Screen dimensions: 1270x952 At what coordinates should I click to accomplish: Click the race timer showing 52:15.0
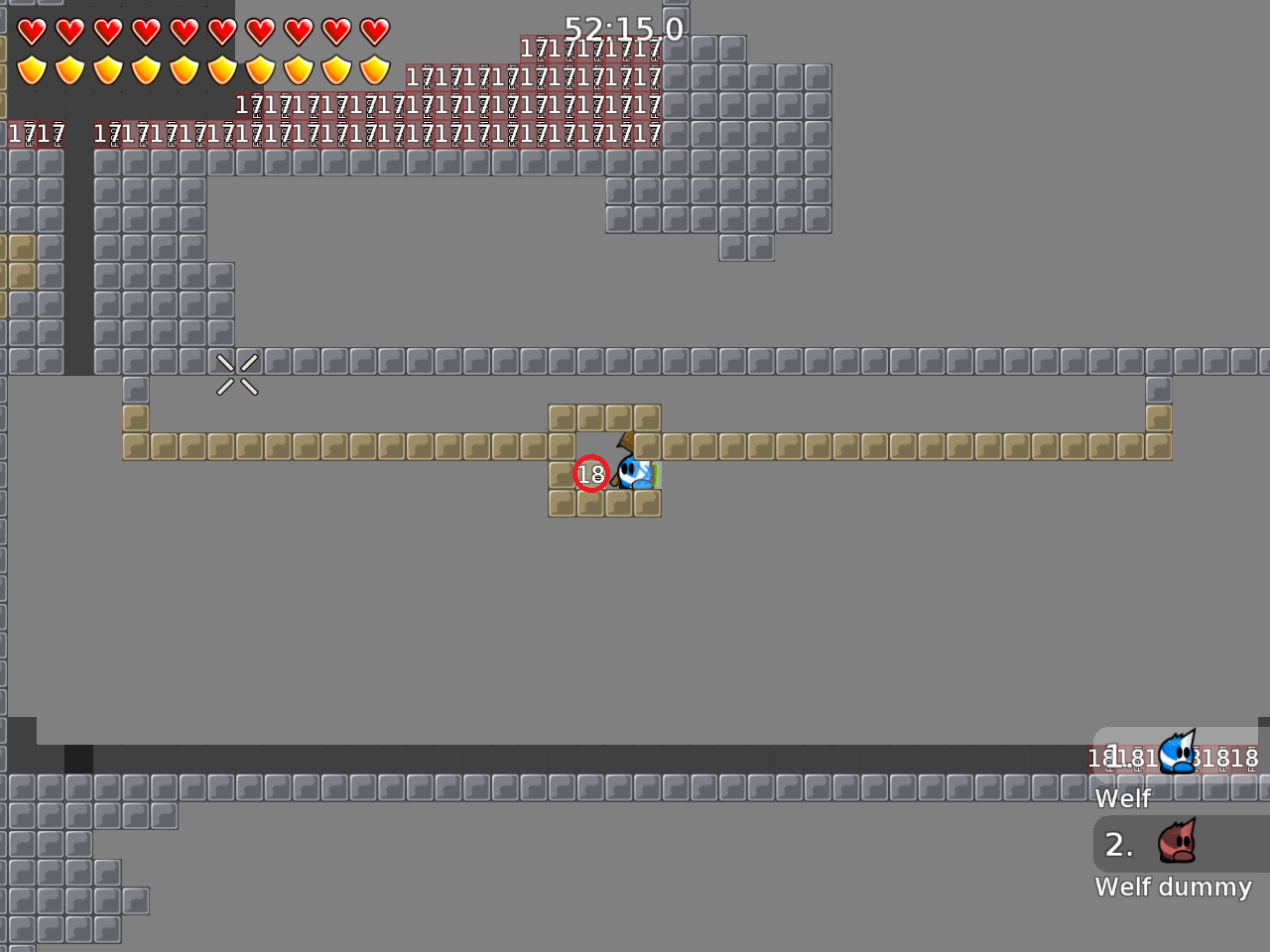(x=623, y=29)
